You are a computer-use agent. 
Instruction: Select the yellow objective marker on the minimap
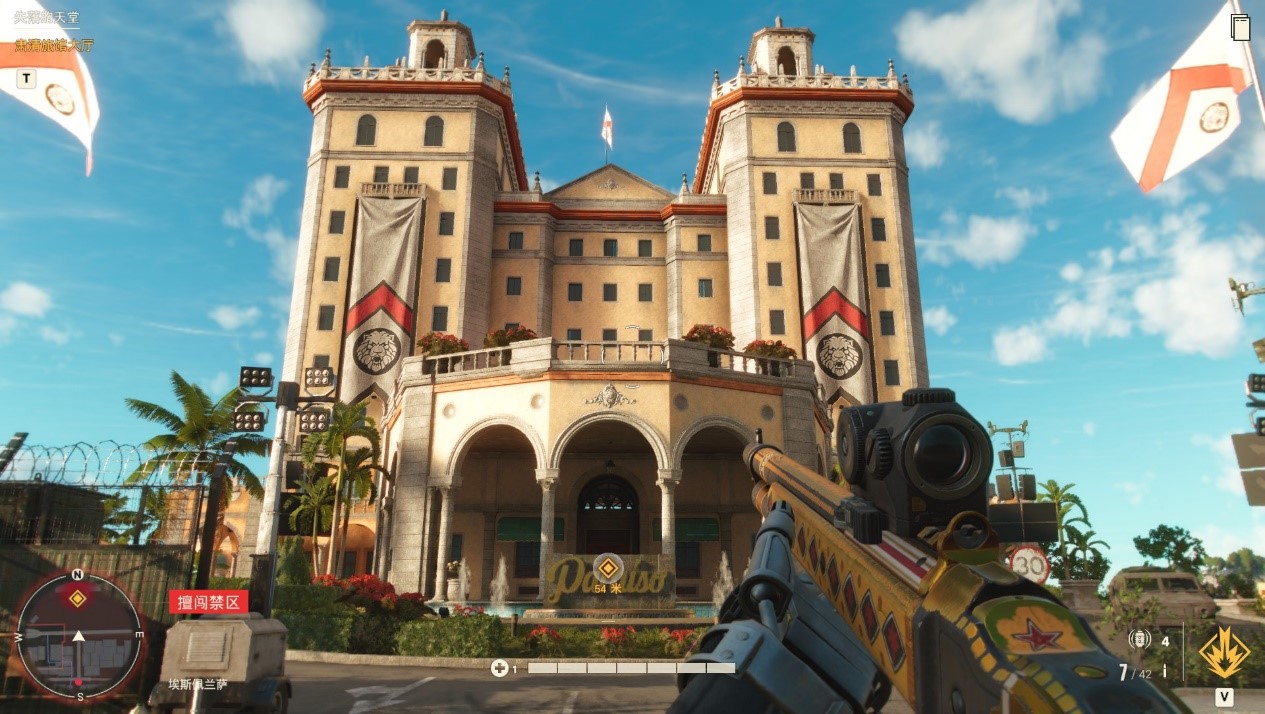(77, 599)
